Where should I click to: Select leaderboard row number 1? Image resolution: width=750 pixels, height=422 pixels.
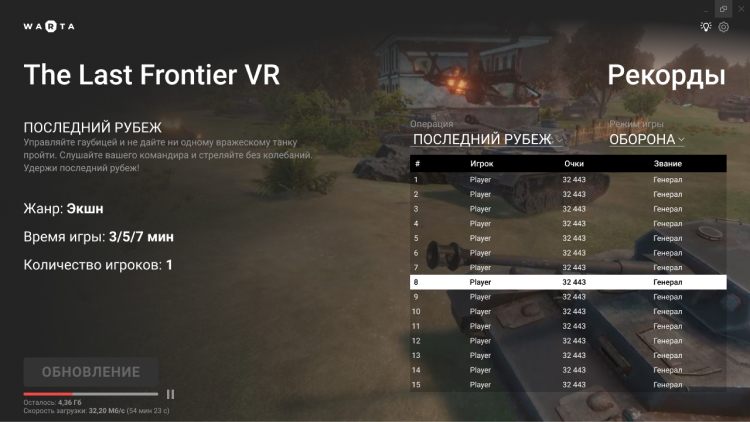click(x=568, y=180)
